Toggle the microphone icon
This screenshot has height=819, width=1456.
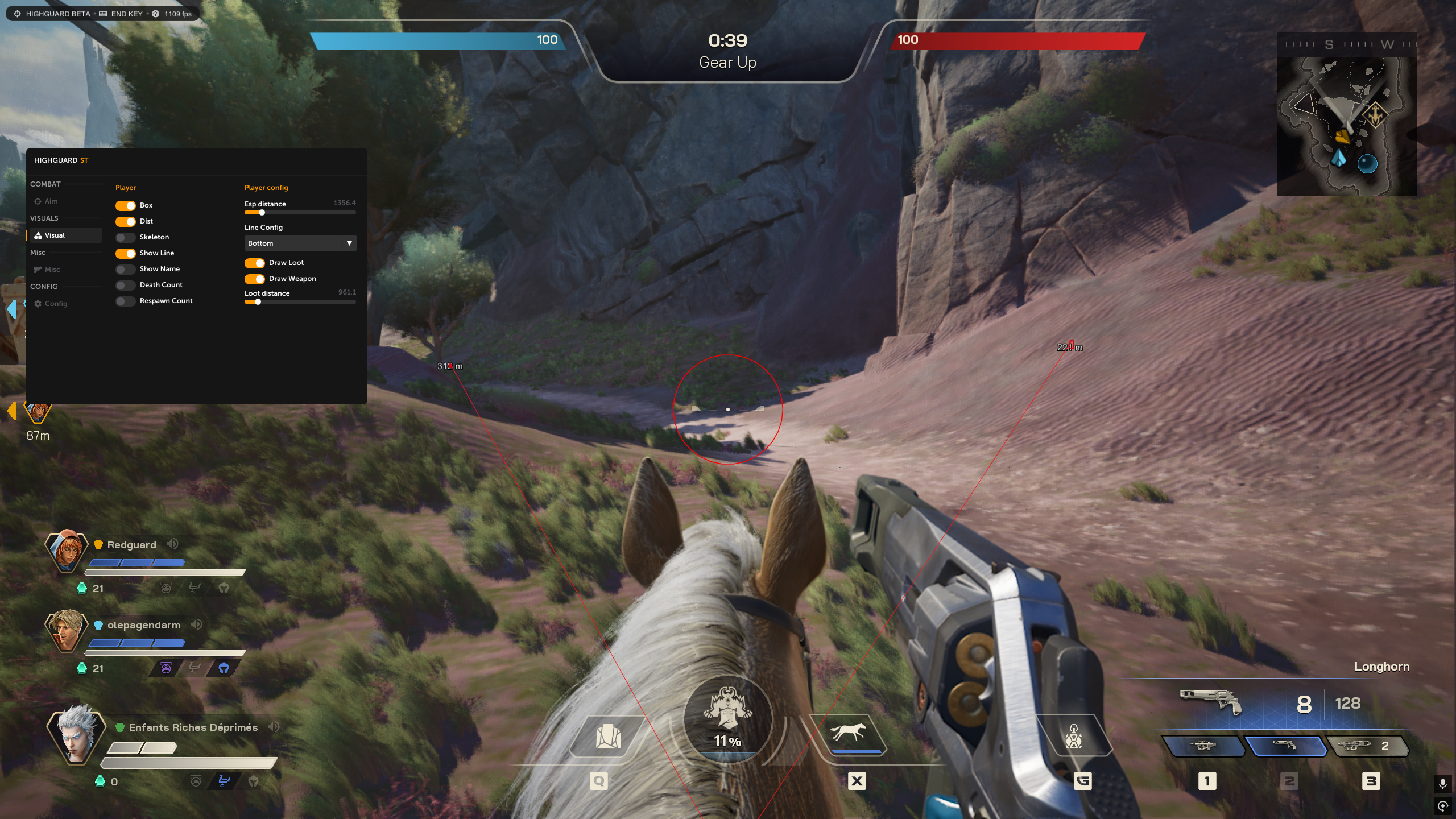(1442, 784)
